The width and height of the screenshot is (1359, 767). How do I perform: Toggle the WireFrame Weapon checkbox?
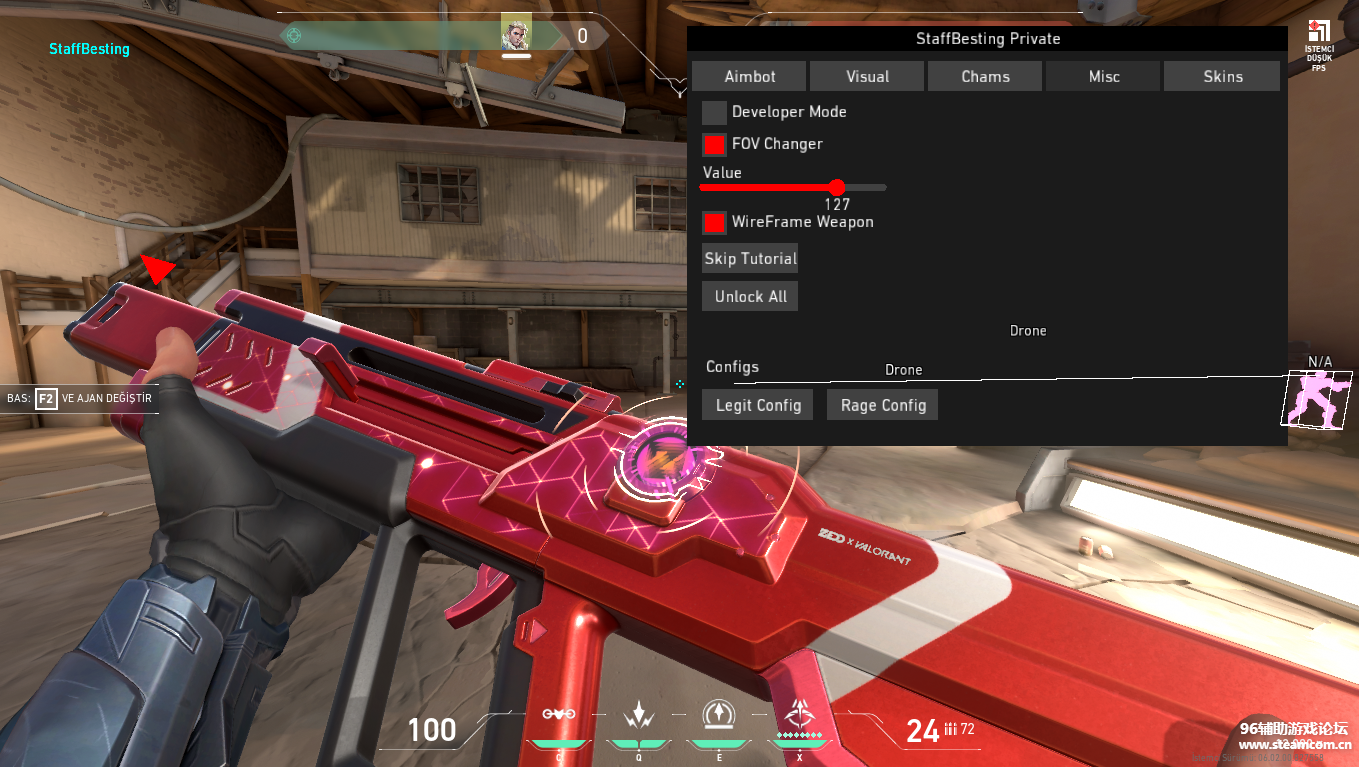(714, 222)
